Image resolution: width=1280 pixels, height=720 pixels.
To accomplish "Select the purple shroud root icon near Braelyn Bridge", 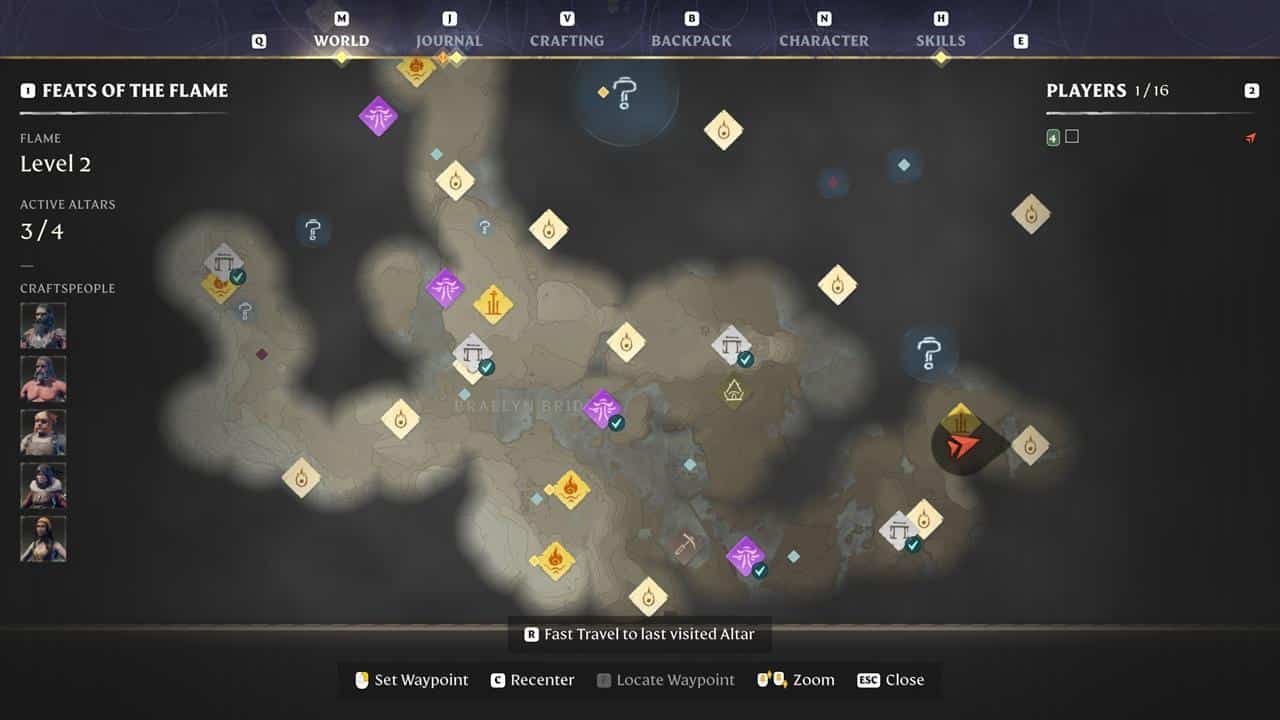I will (604, 407).
